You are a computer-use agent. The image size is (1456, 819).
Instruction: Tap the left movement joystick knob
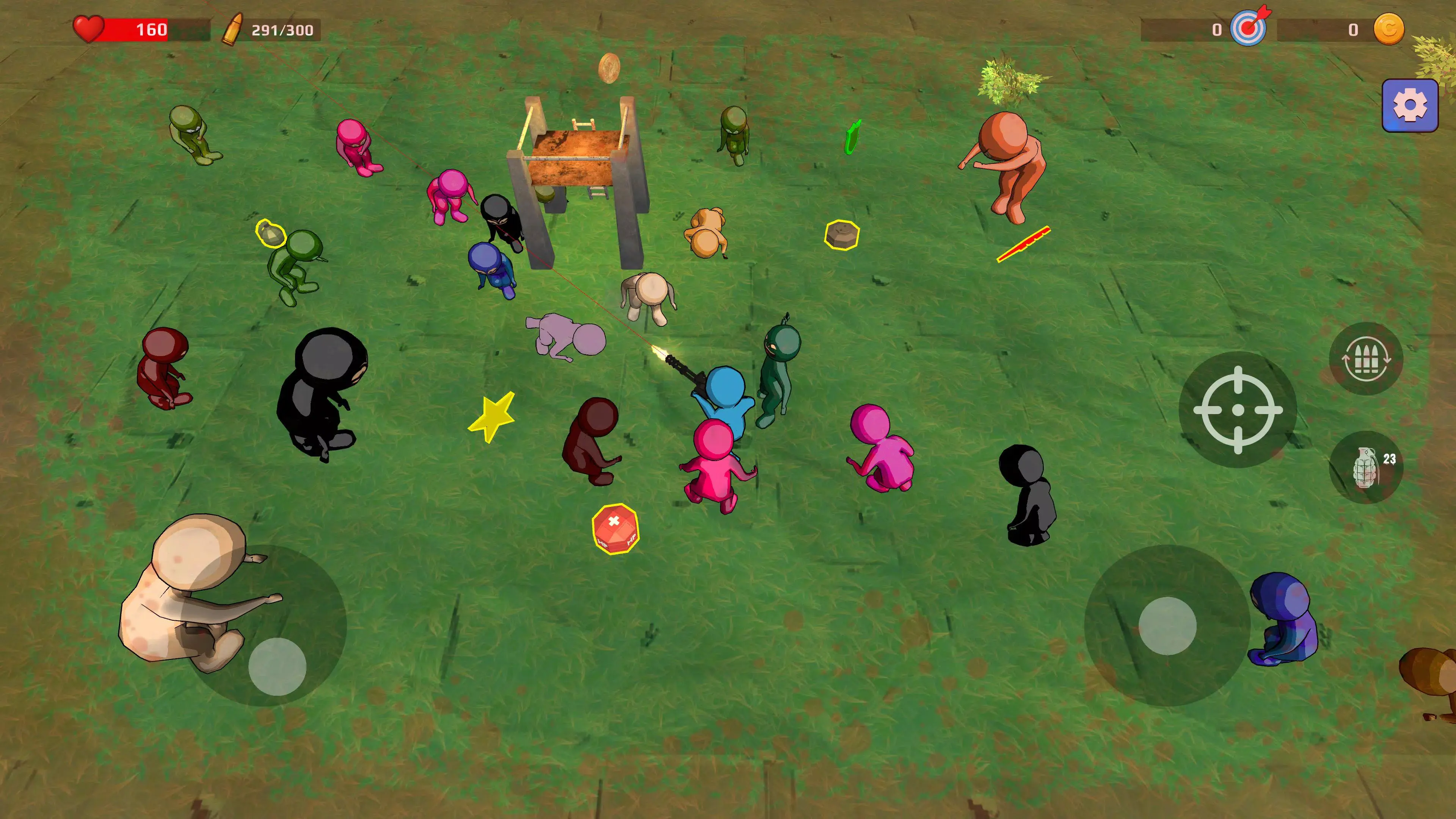[277, 667]
